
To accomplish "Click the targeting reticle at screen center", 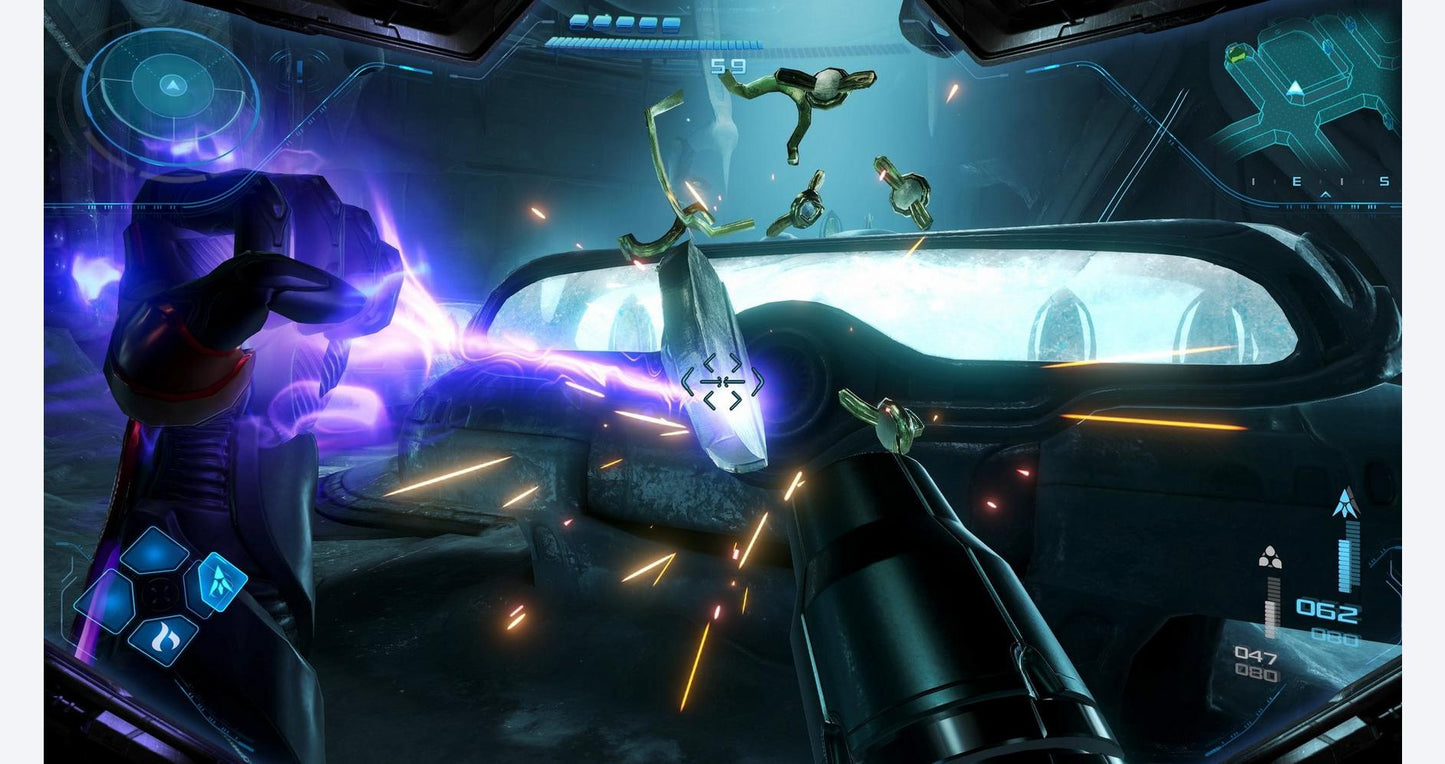I will 722,381.
